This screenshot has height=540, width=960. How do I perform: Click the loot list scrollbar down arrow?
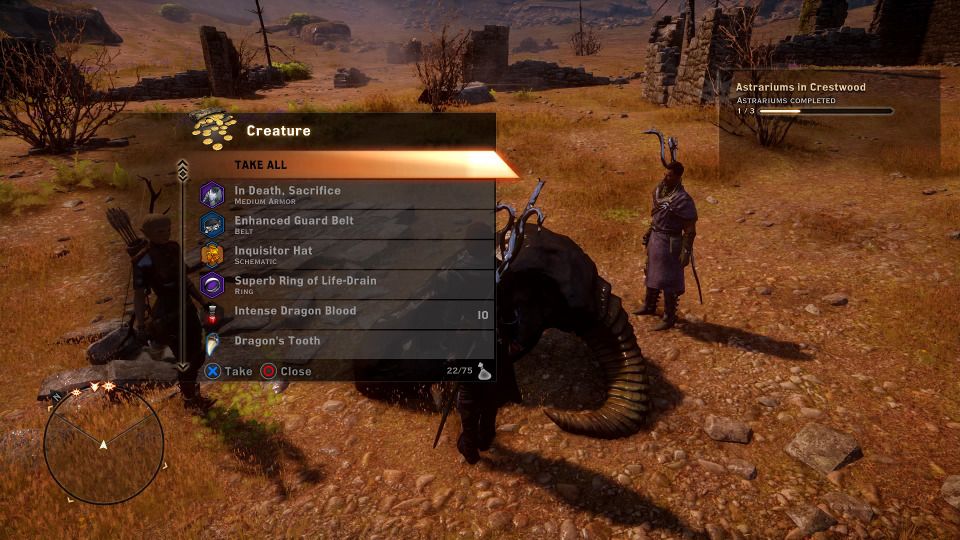[183, 367]
